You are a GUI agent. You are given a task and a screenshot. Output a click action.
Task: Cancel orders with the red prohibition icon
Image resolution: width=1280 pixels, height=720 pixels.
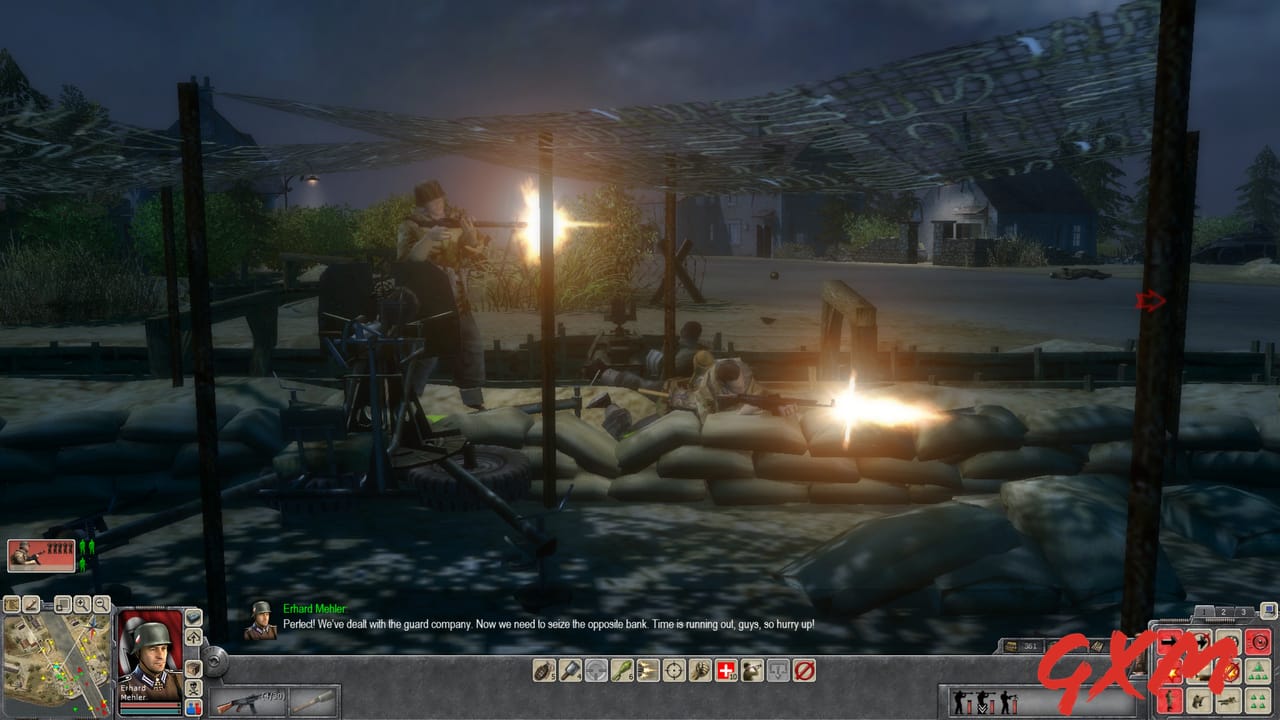point(802,670)
